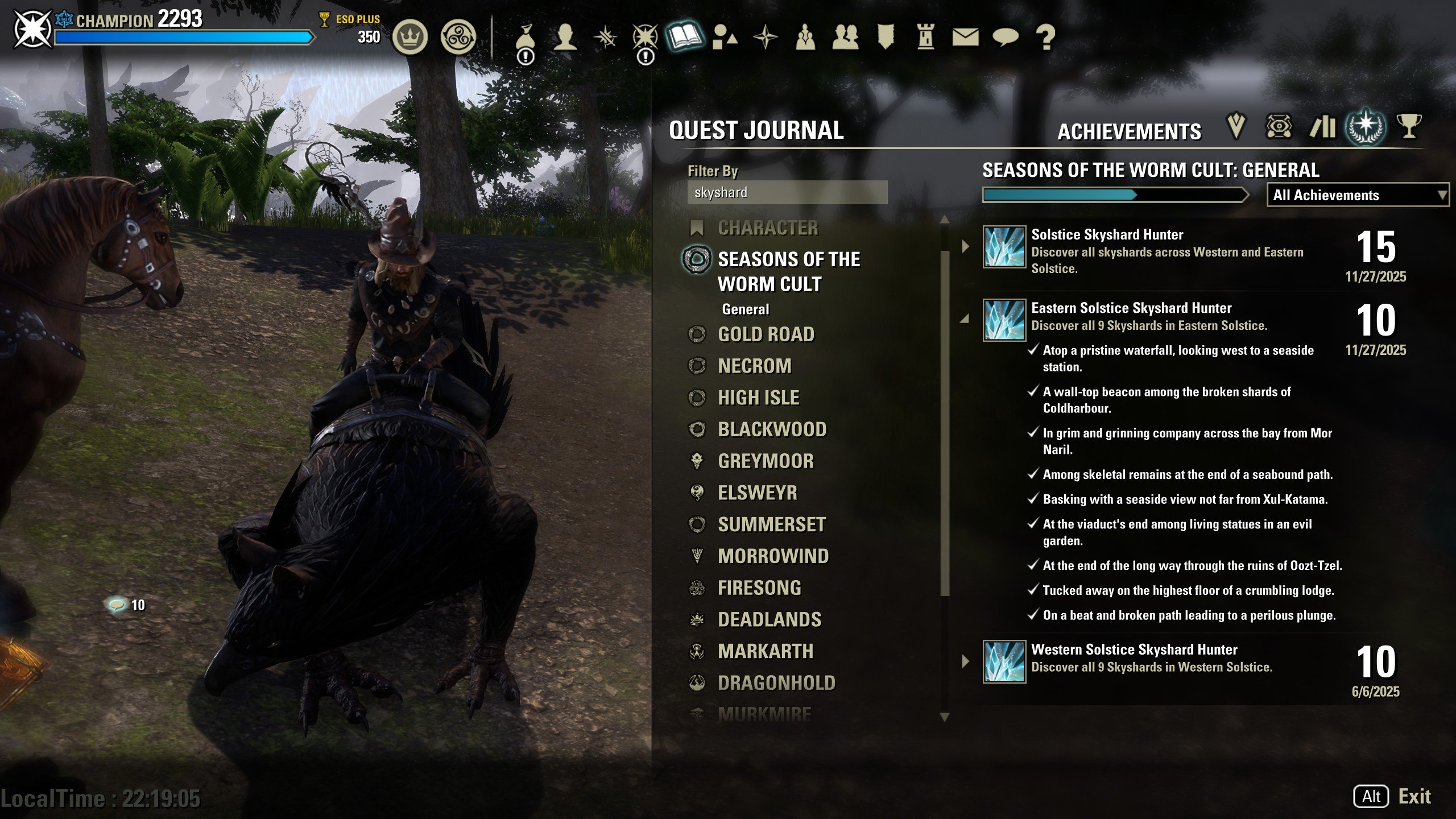The height and width of the screenshot is (819, 1456).
Task: Select the Firesong category
Action: (x=759, y=588)
